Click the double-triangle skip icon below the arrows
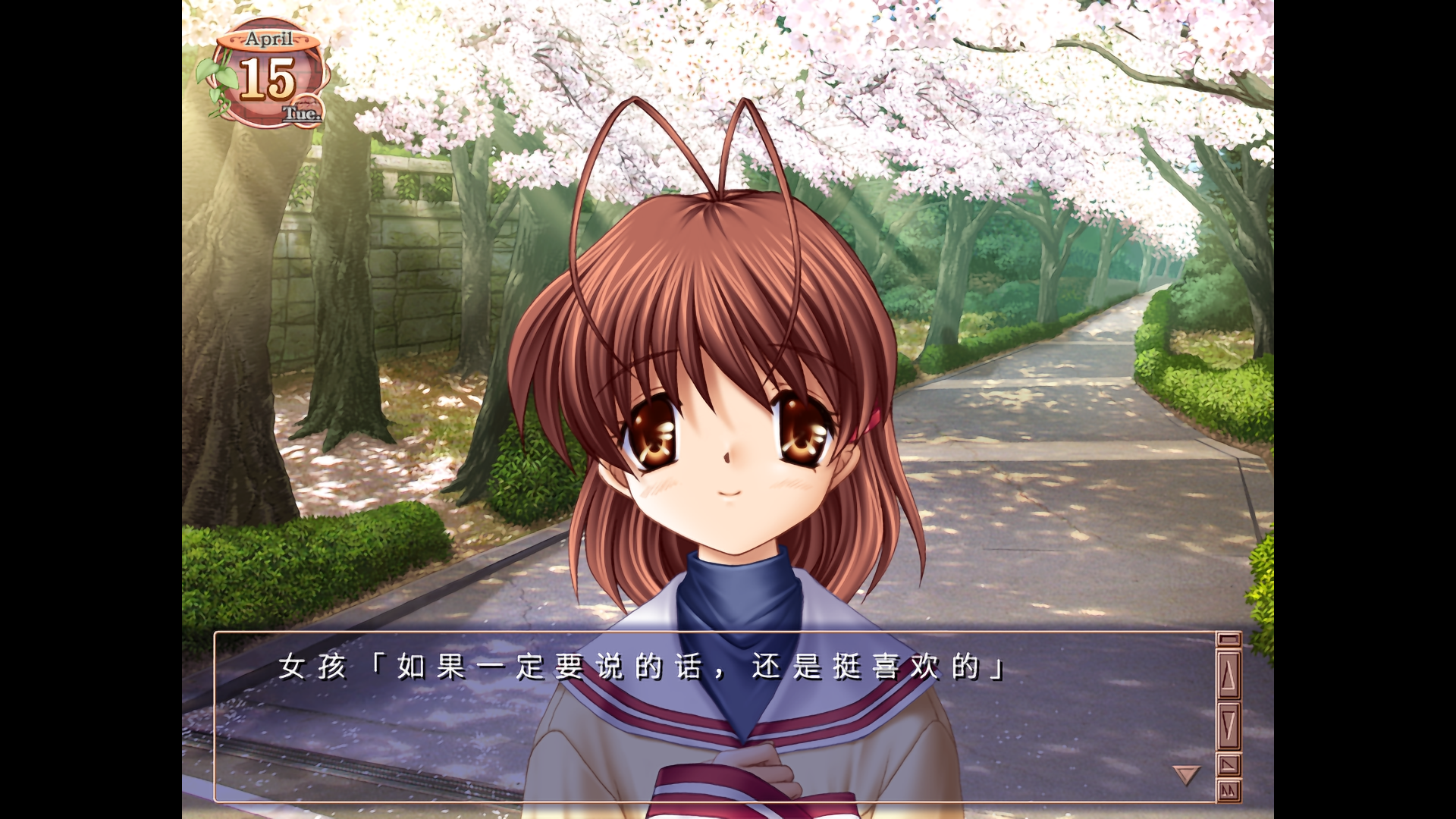 1228,790
